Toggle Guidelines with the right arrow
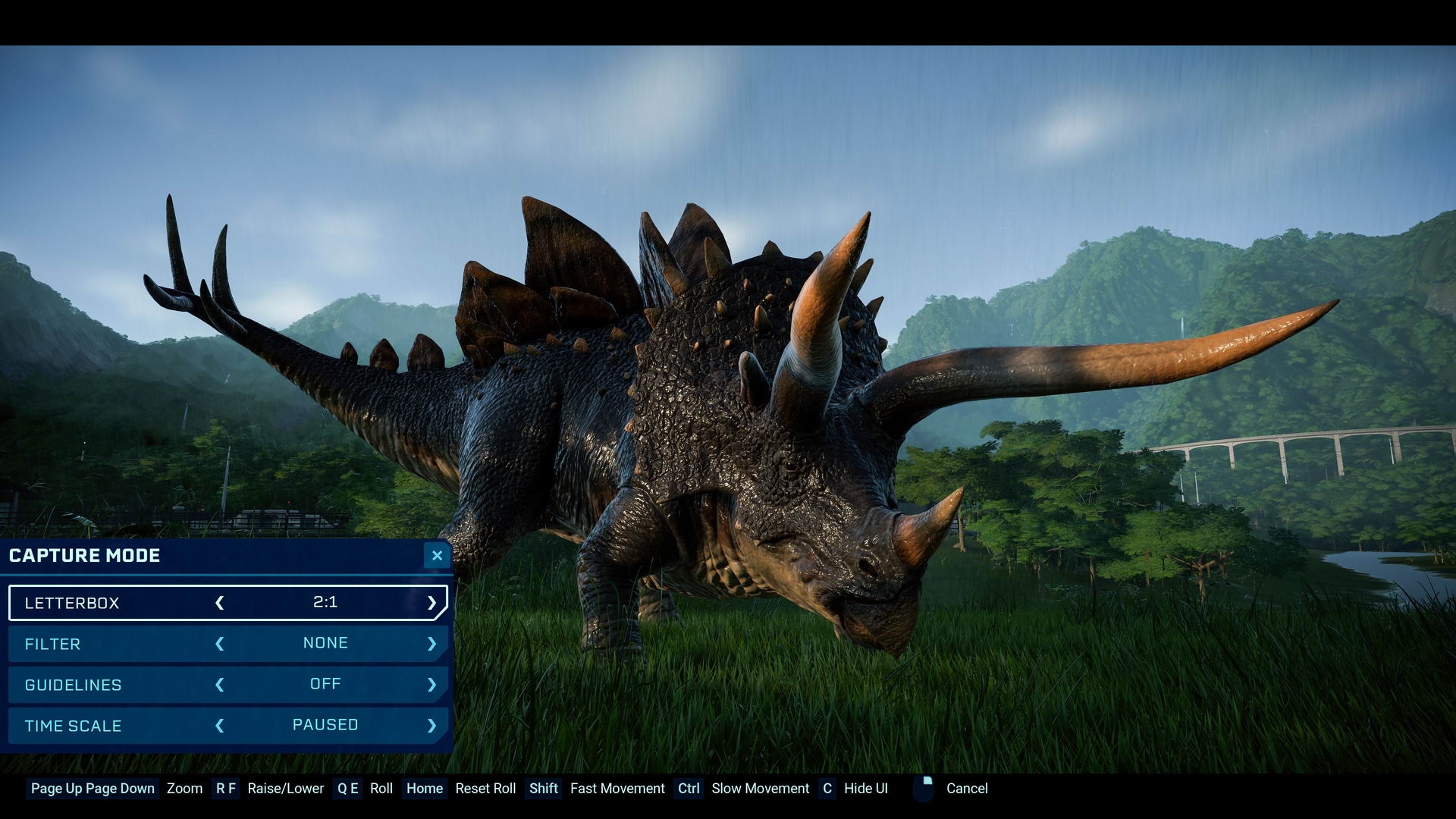Viewport: 1456px width, 819px height. click(x=431, y=685)
